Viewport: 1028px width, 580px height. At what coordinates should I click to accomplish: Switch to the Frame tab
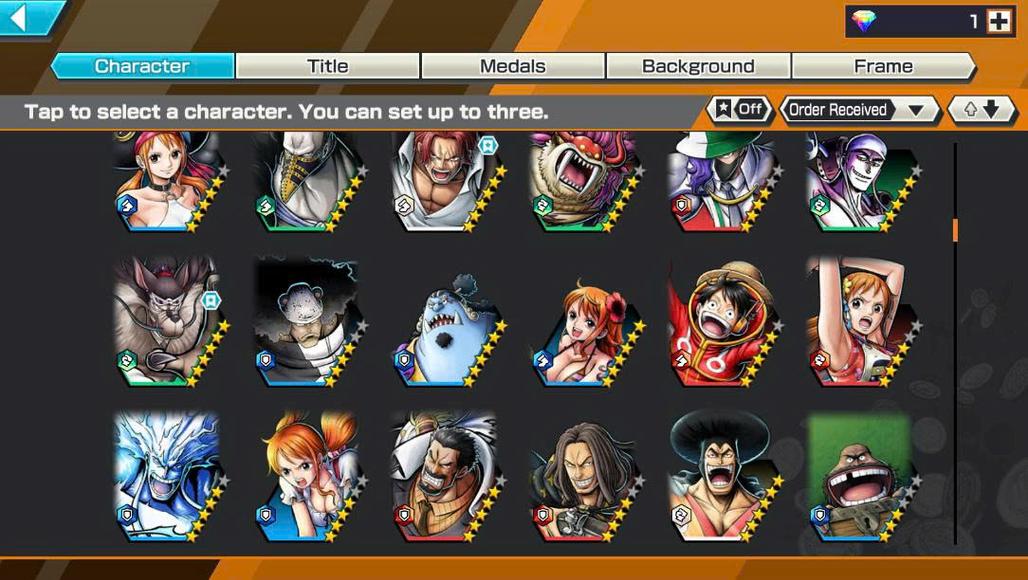[x=883, y=66]
